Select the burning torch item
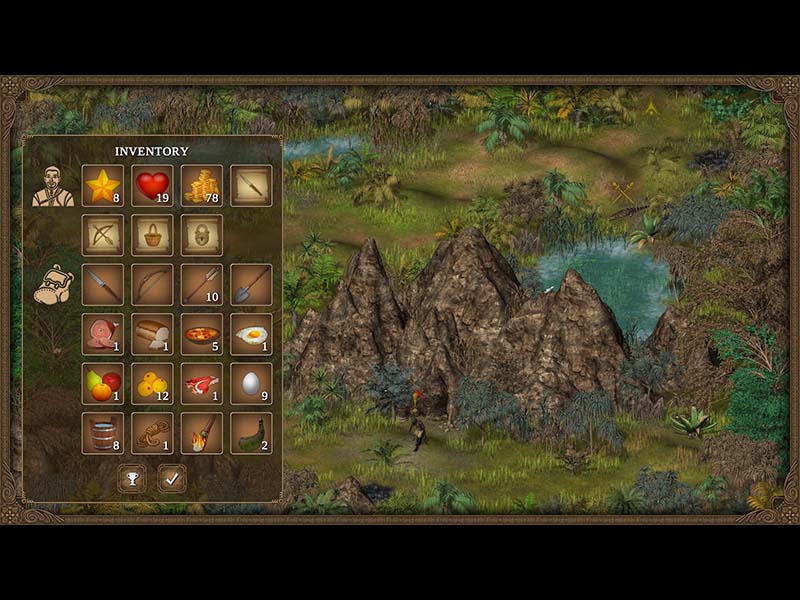The width and height of the screenshot is (800, 600). 202,433
